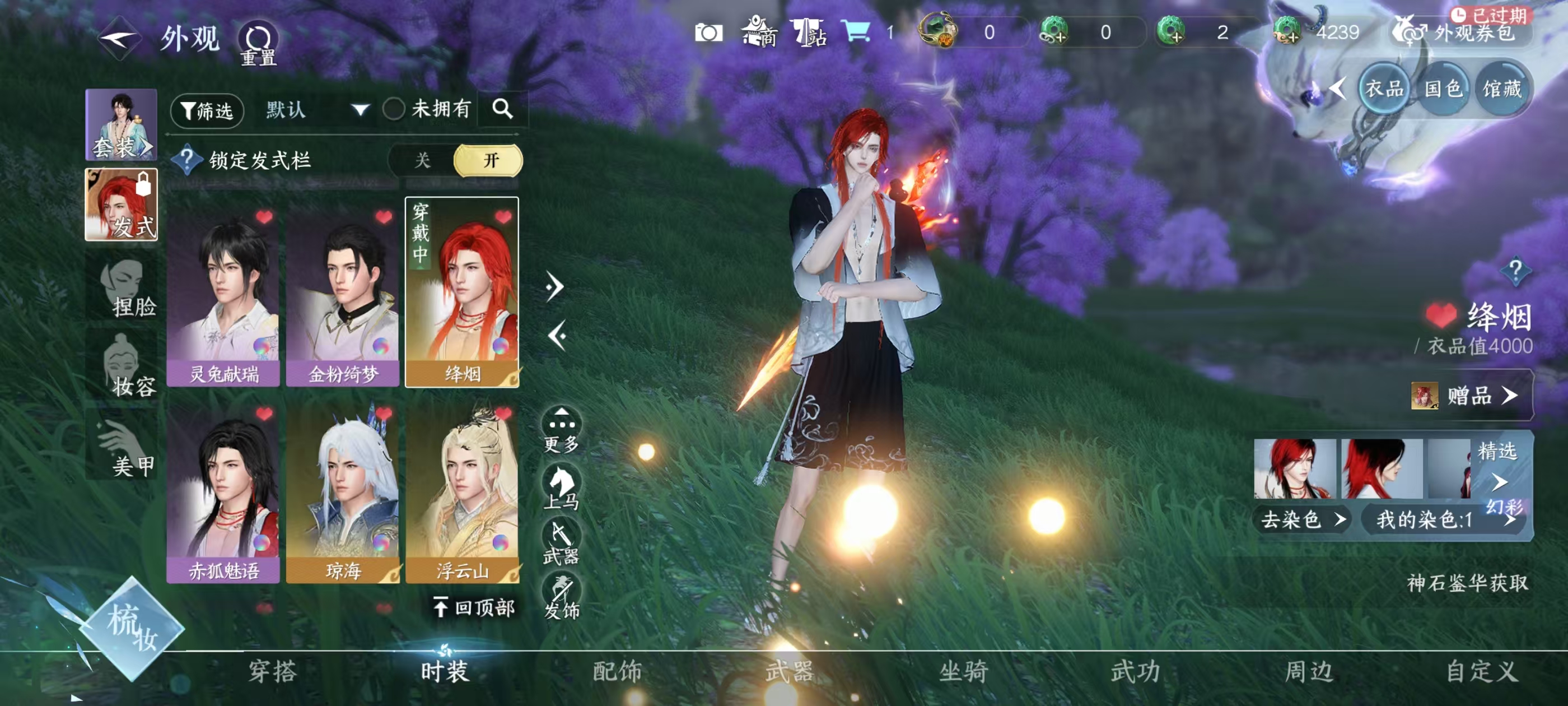The image size is (1568, 706).
Task: Select the 灵兔献瑞 hairstyle card
Action: click(x=223, y=292)
